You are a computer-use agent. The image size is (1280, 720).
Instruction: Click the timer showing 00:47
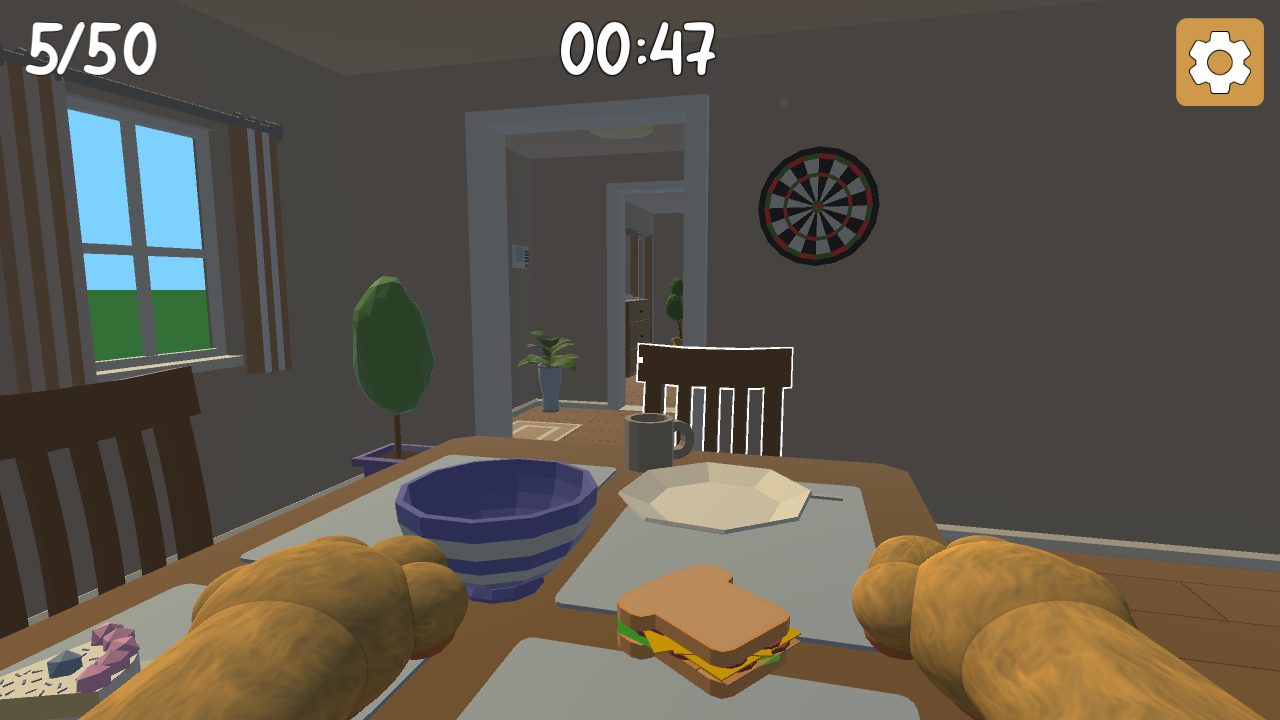(x=640, y=50)
